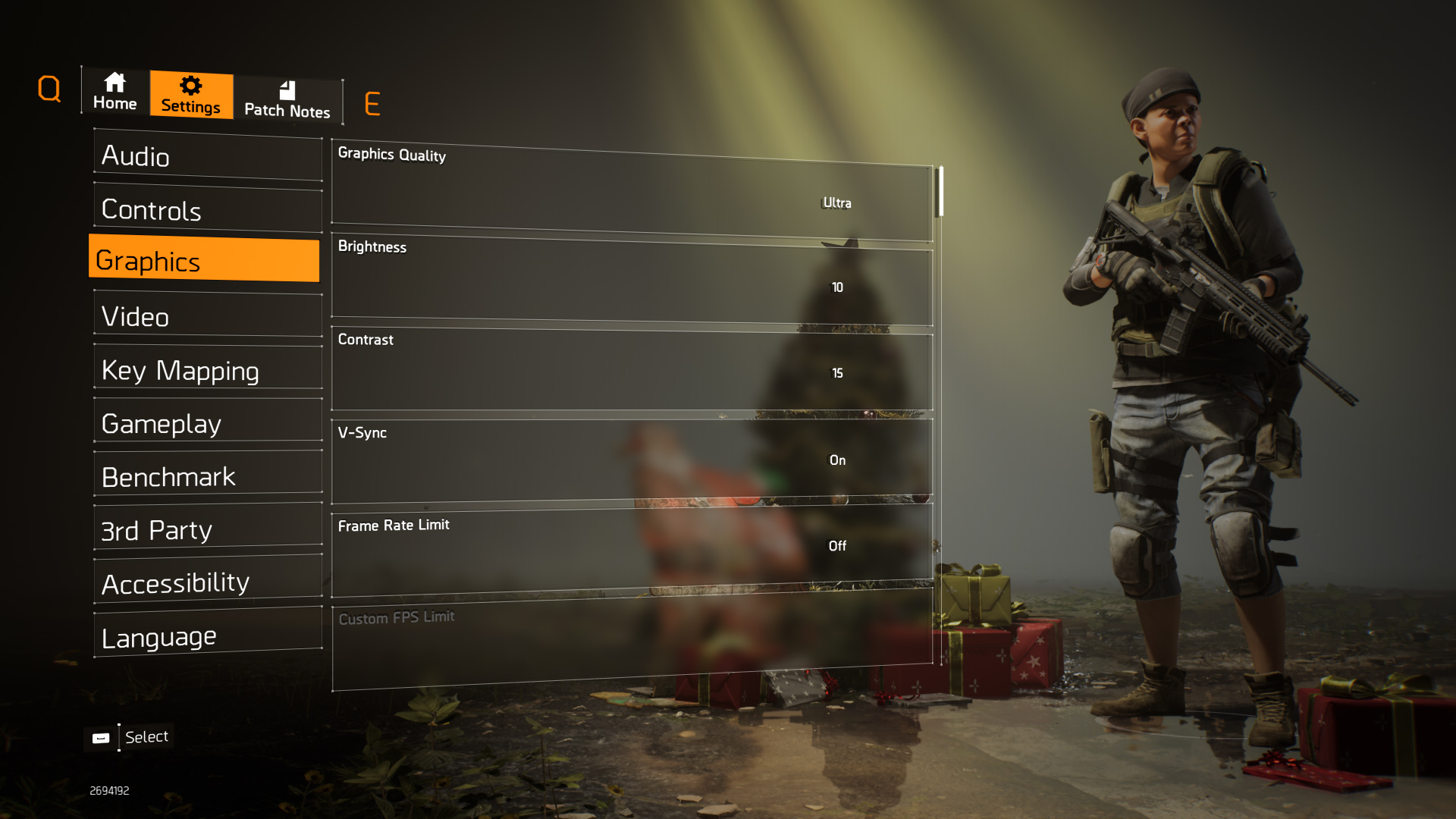This screenshot has width=1456, height=819.
Task: Open the Patch Notes tab
Action: point(287,100)
